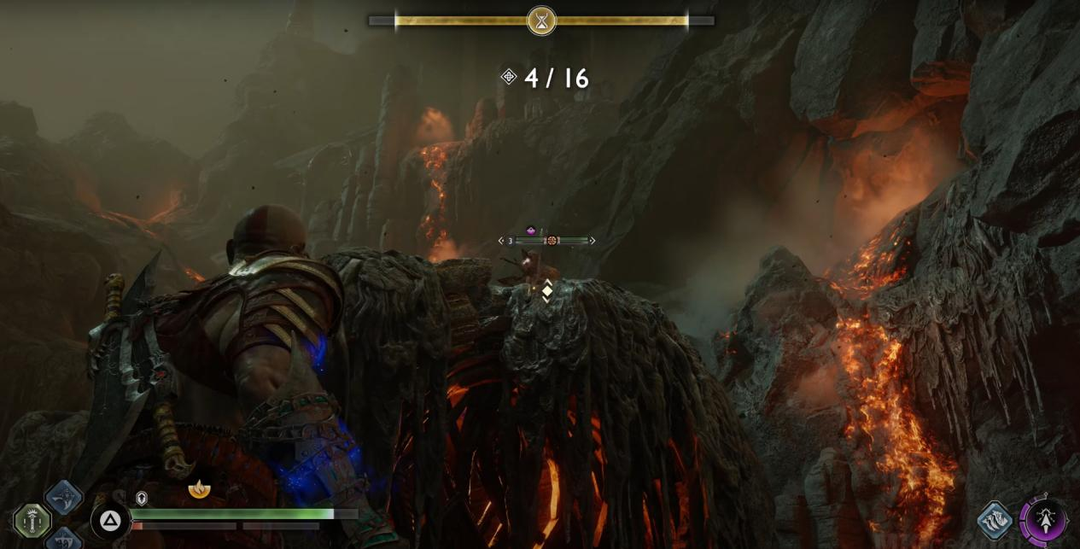1080x549 pixels.
Task: Trigger the purple circular arrow relic icon
Action: point(1045,522)
